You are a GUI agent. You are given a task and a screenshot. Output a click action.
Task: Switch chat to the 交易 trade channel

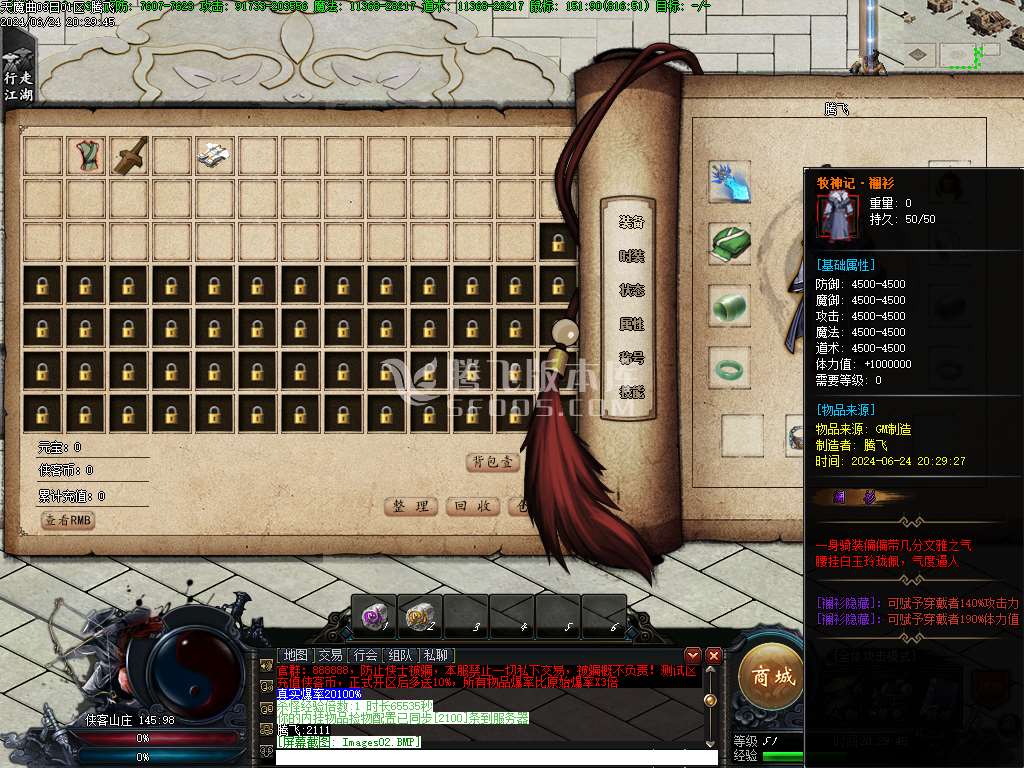(x=330, y=655)
